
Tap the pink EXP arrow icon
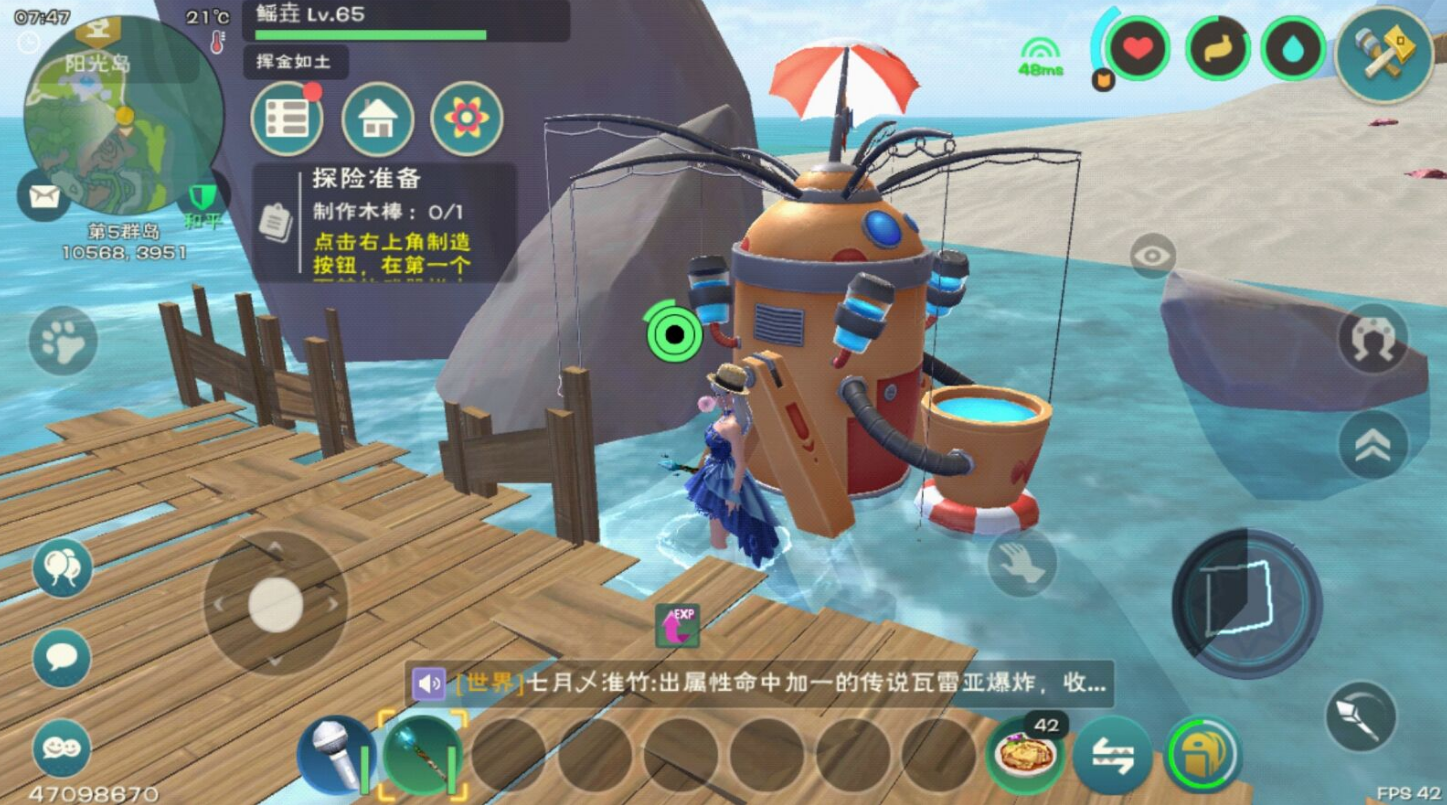pos(677,625)
